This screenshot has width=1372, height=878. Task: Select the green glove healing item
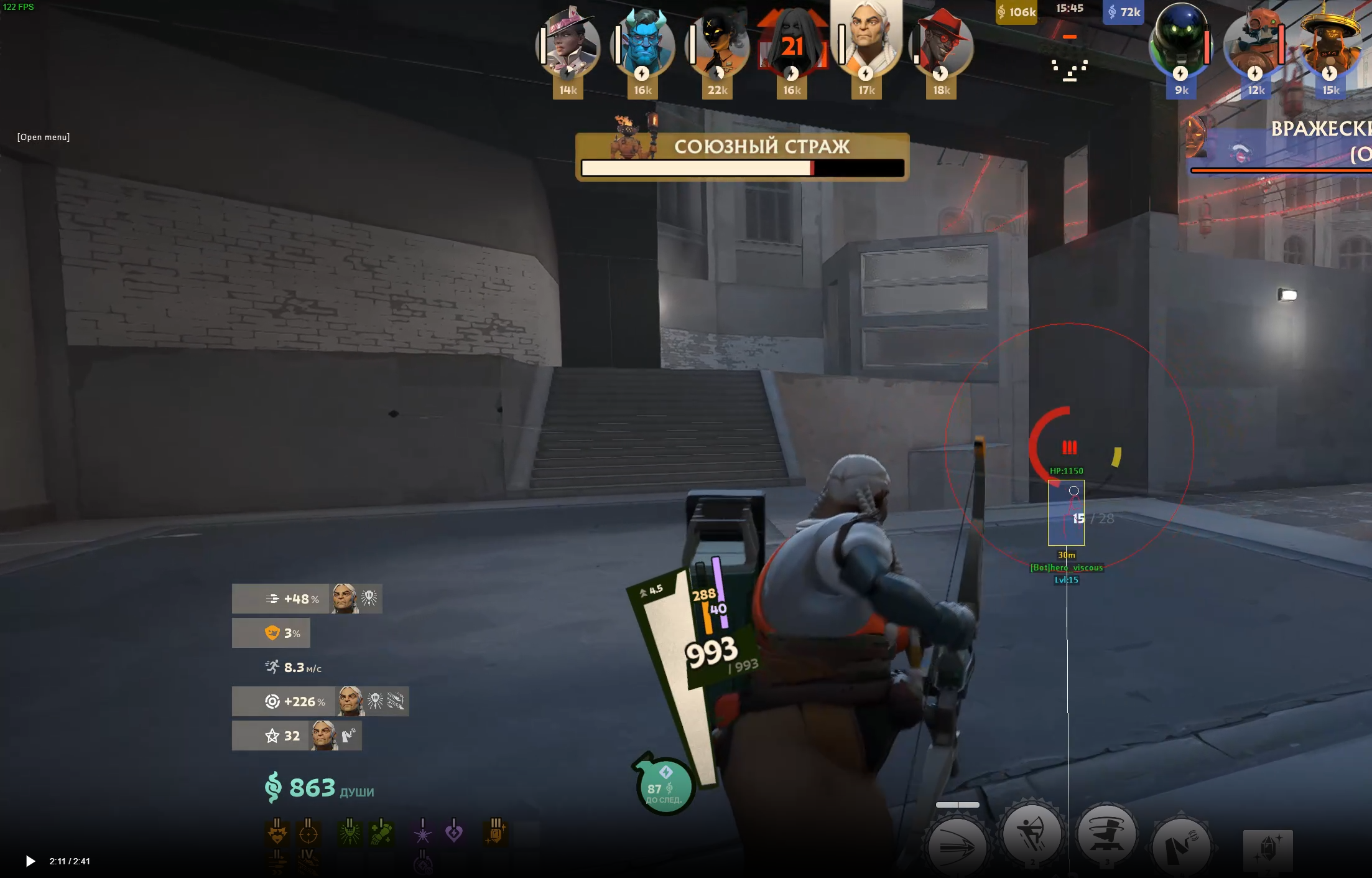[x=381, y=833]
